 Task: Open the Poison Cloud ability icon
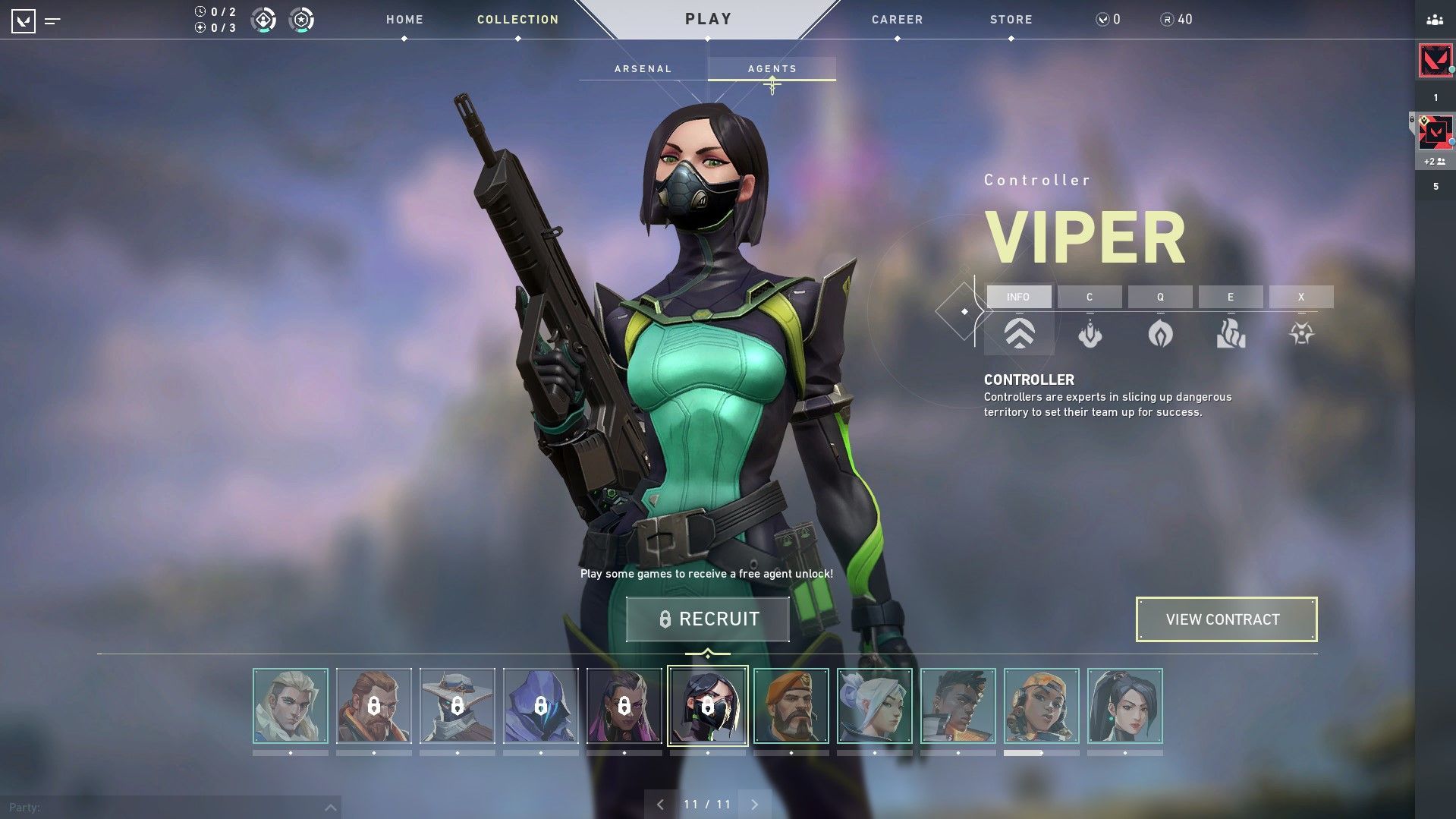click(x=1160, y=334)
